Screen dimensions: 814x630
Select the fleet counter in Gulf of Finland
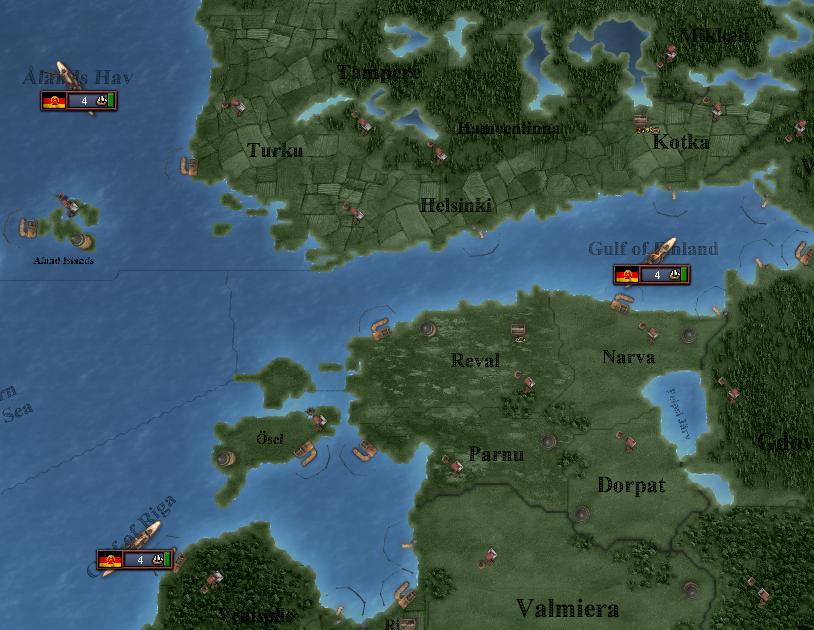click(652, 275)
